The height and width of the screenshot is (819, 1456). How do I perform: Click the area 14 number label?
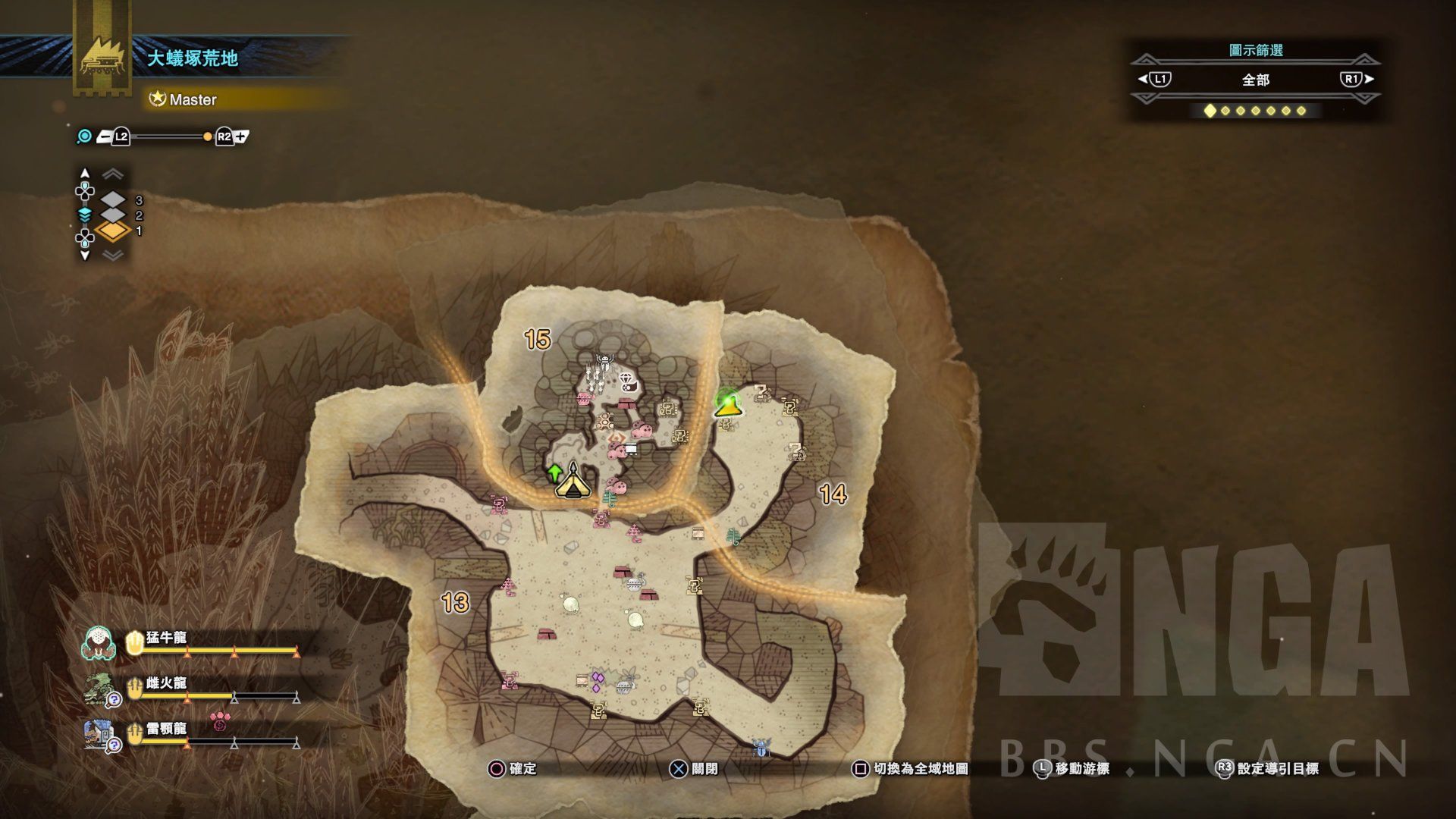[833, 494]
